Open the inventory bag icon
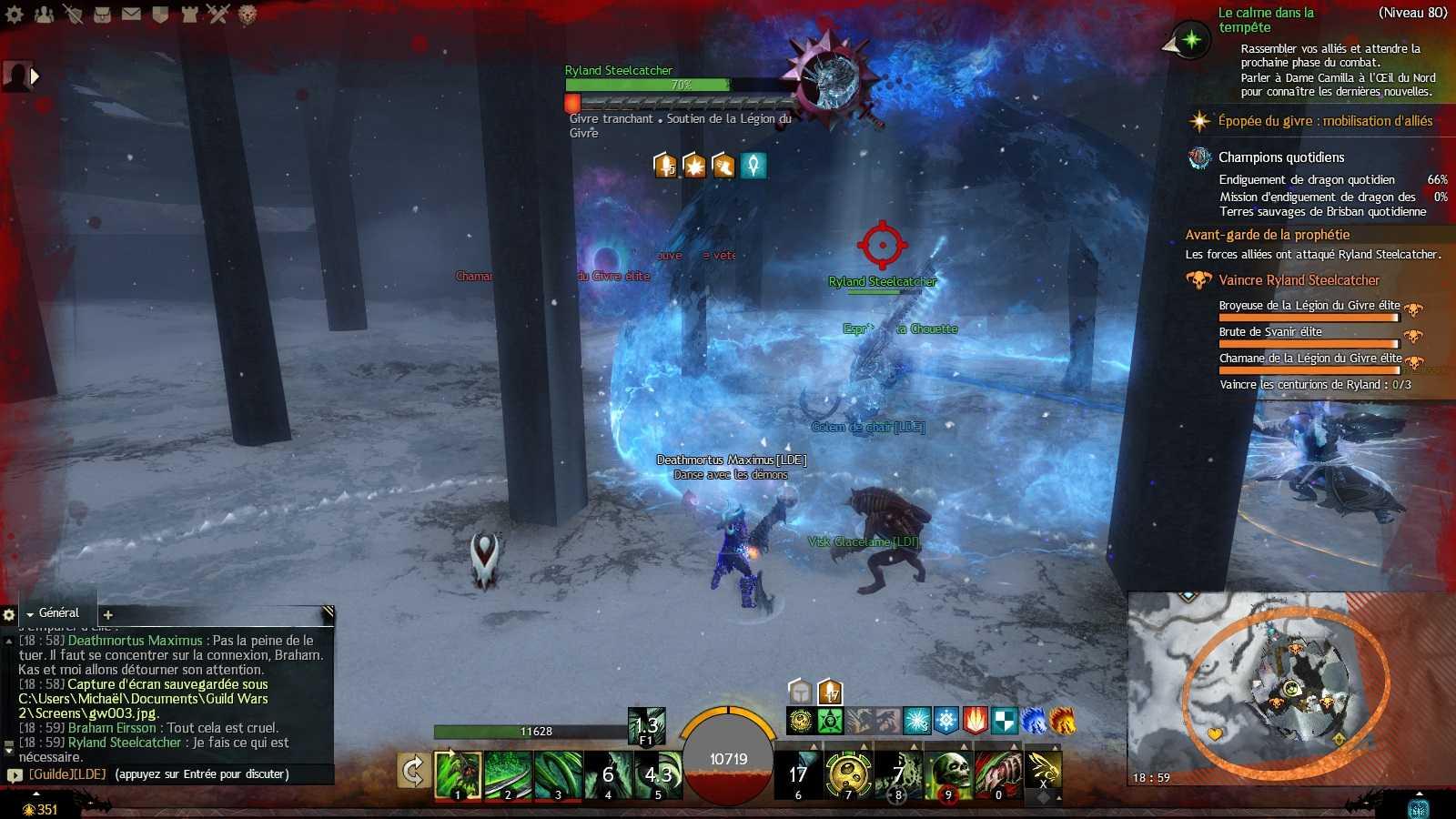The image size is (1456, 819). point(102,14)
